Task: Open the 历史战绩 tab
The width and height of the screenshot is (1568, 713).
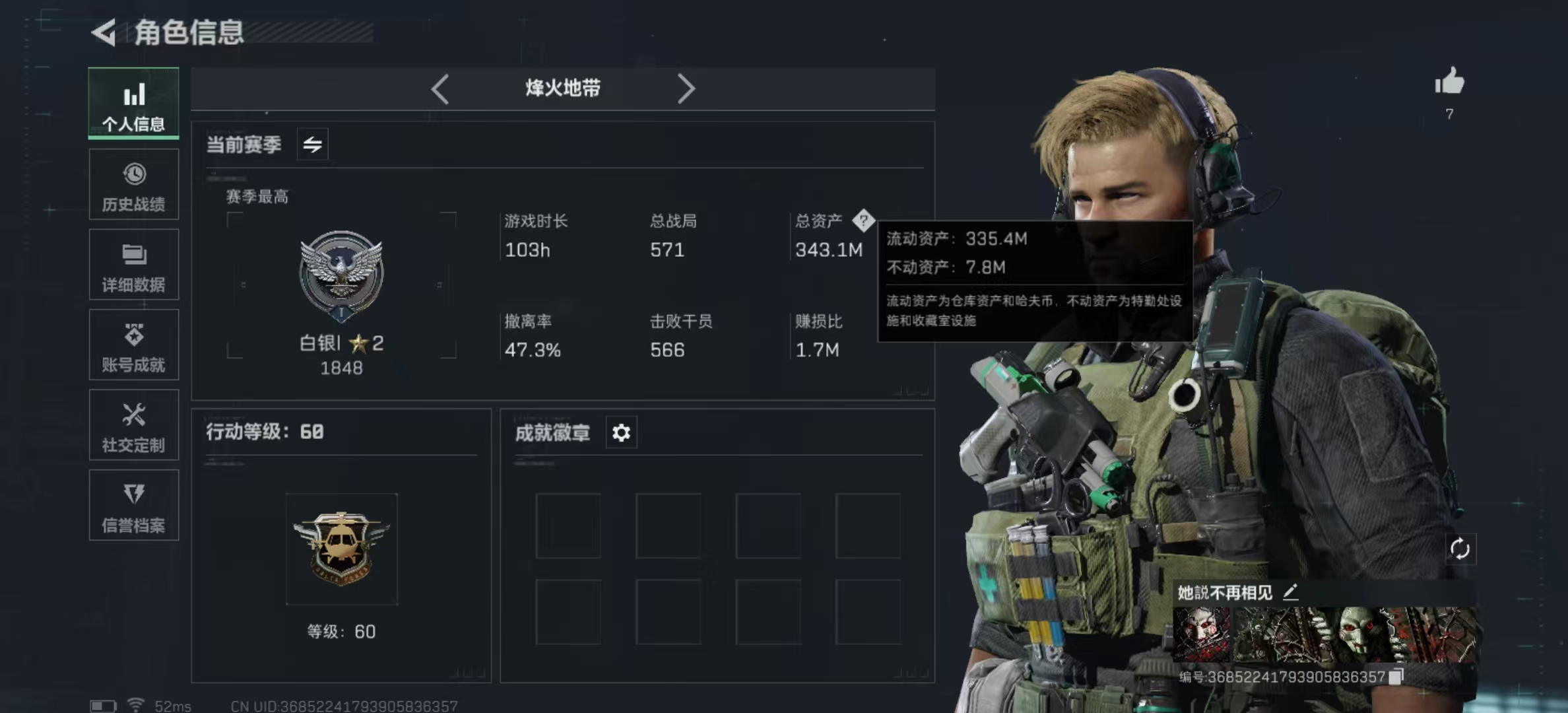Action: [134, 185]
